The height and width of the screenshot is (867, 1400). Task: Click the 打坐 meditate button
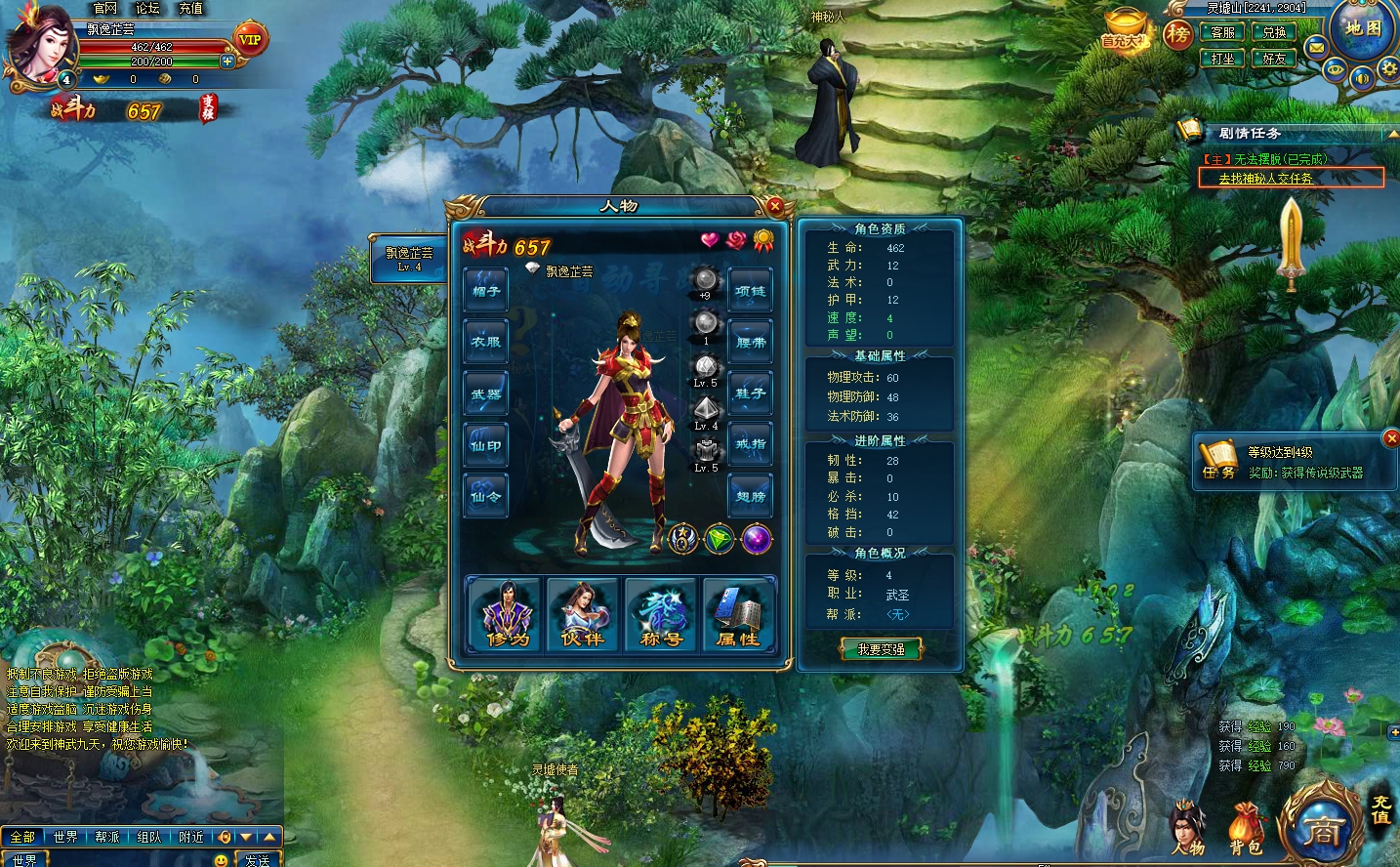(x=1222, y=59)
